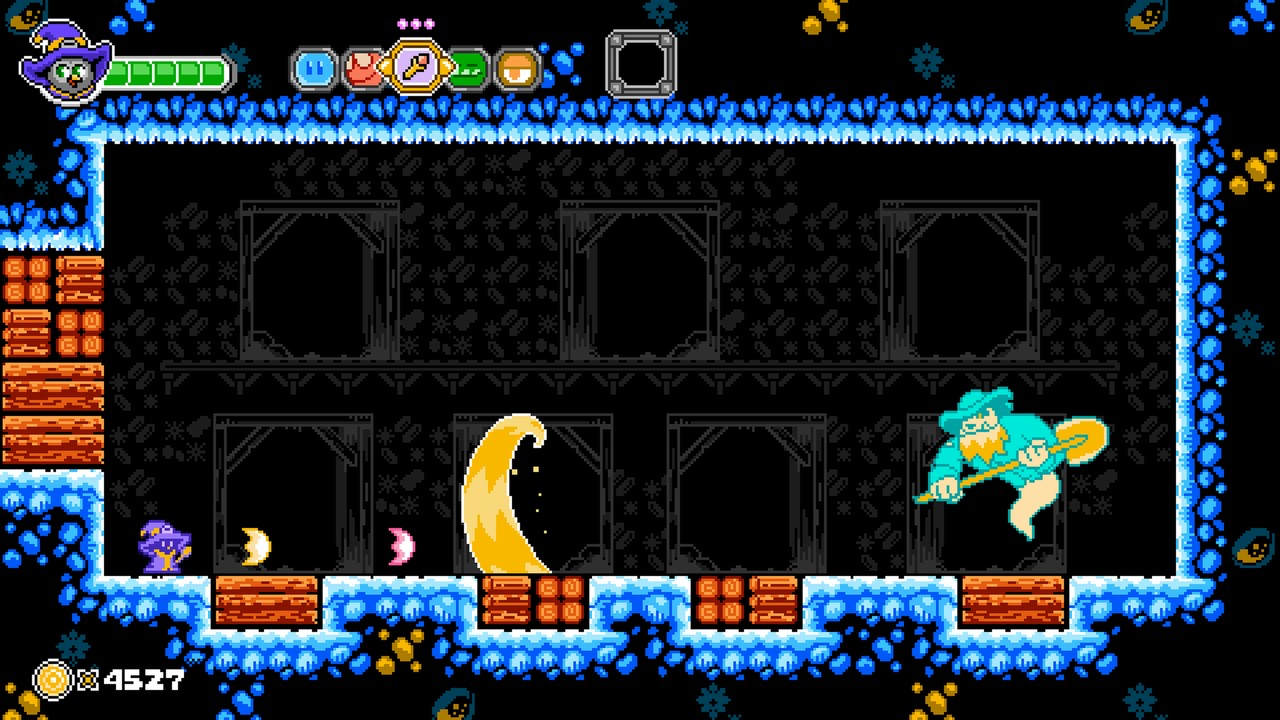Collapse the top-right window frame

pos(960,280)
